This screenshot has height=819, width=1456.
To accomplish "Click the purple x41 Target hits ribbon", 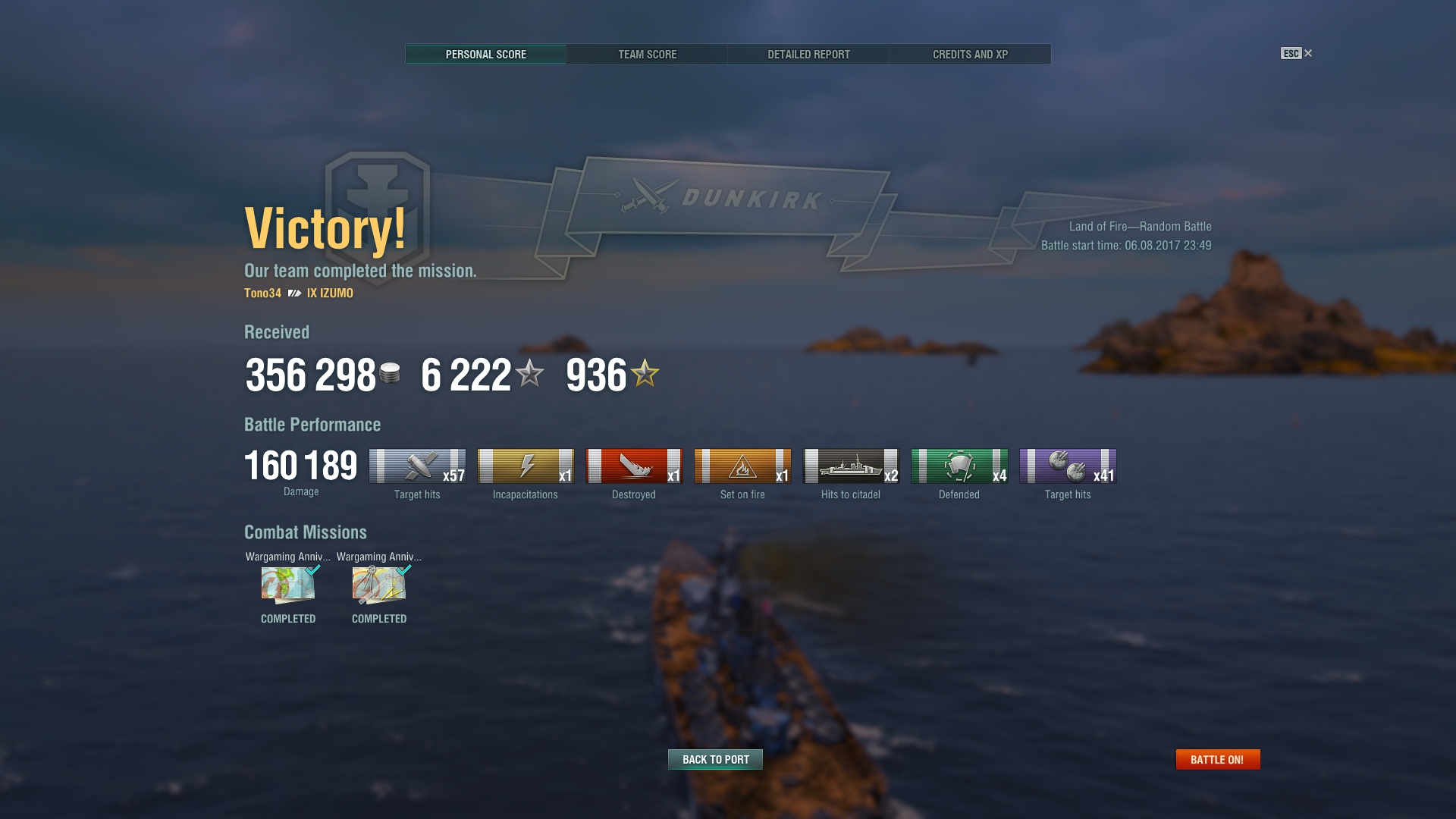I will click(1068, 466).
